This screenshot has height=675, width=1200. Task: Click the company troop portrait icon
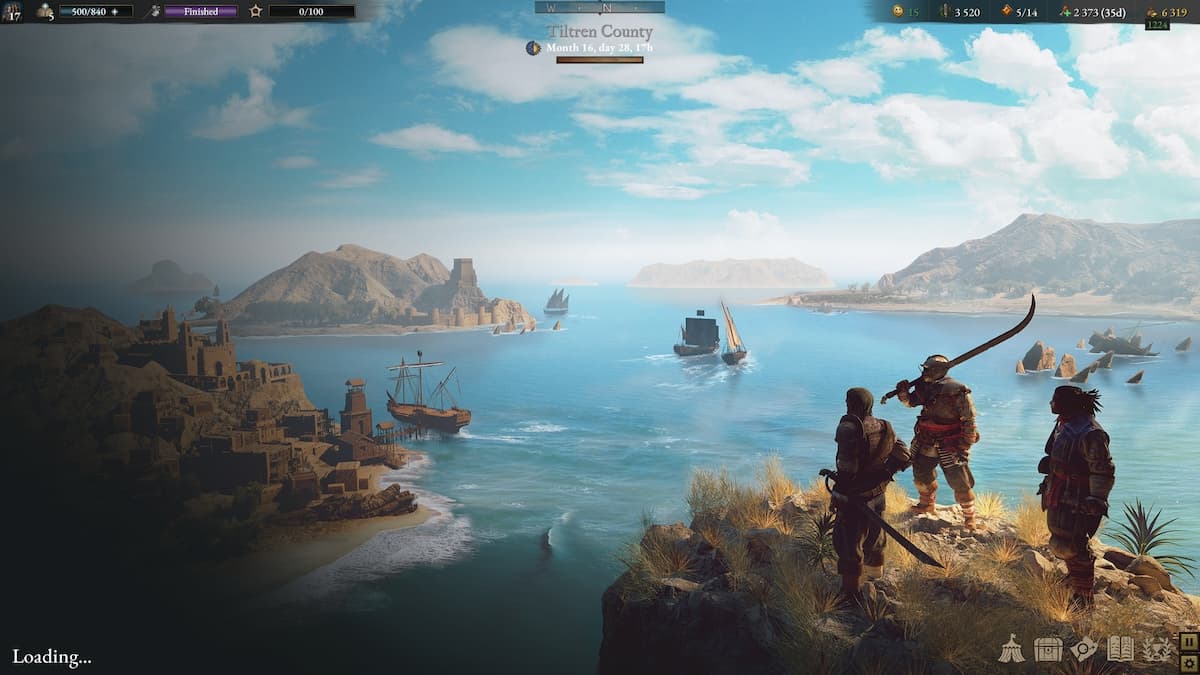click(12, 12)
